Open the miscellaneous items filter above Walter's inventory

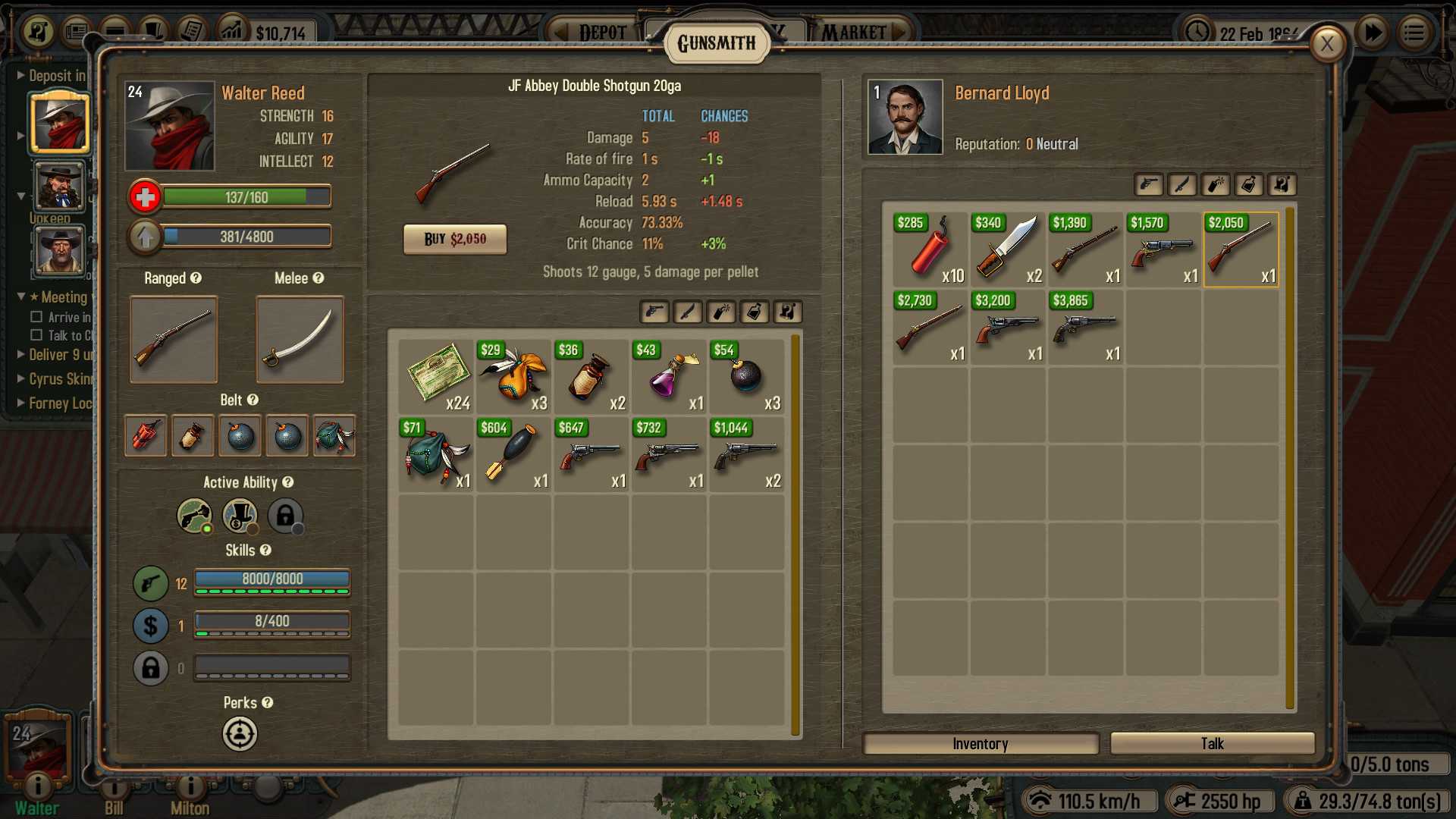[x=788, y=312]
